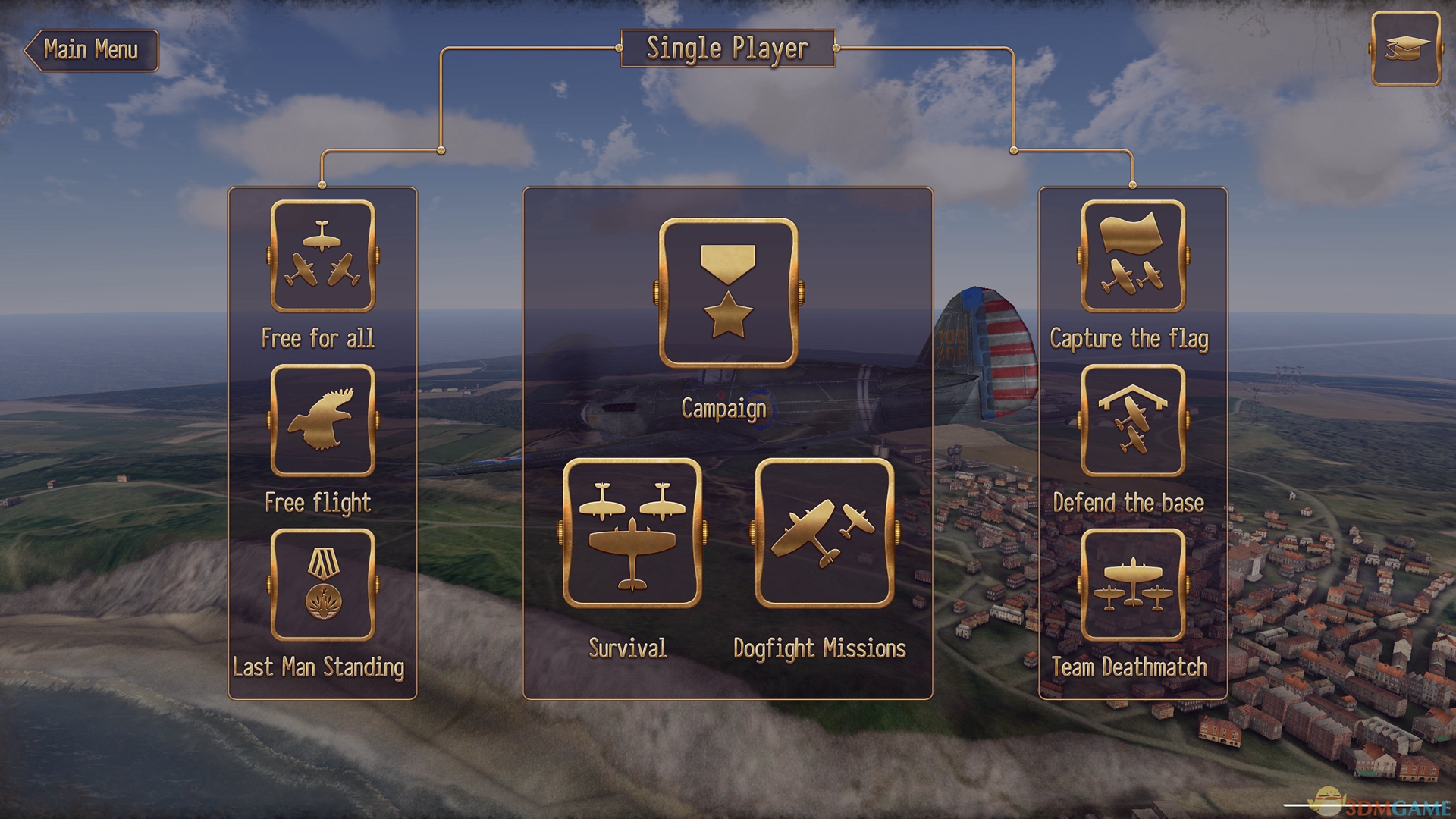1456x819 pixels.
Task: Open the Defend the base mode
Action: [x=1132, y=421]
